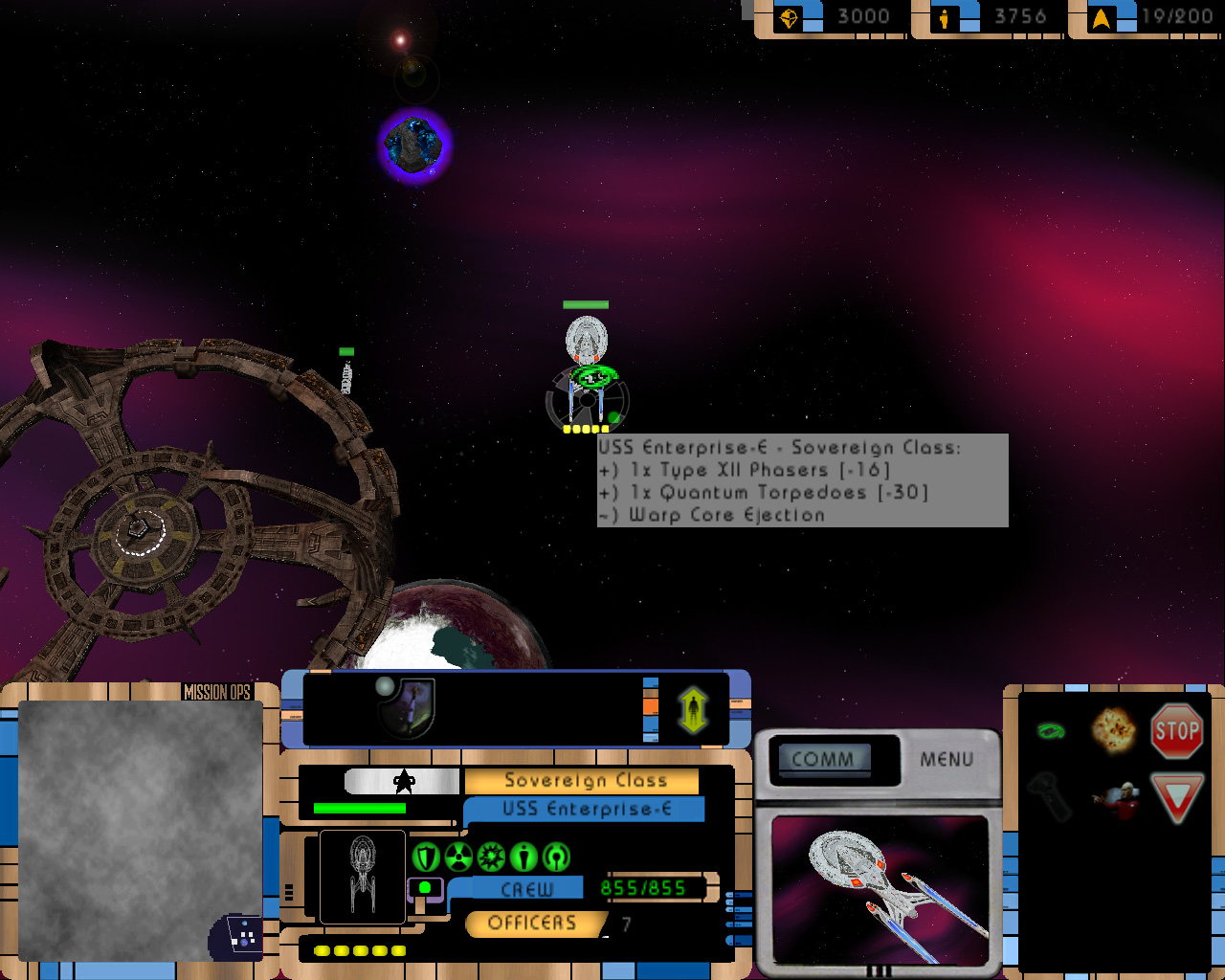Image resolution: width=1225 pixels, height=980 pixels.
Task: Select the green ship move order icon
Action: [1052, 731]
